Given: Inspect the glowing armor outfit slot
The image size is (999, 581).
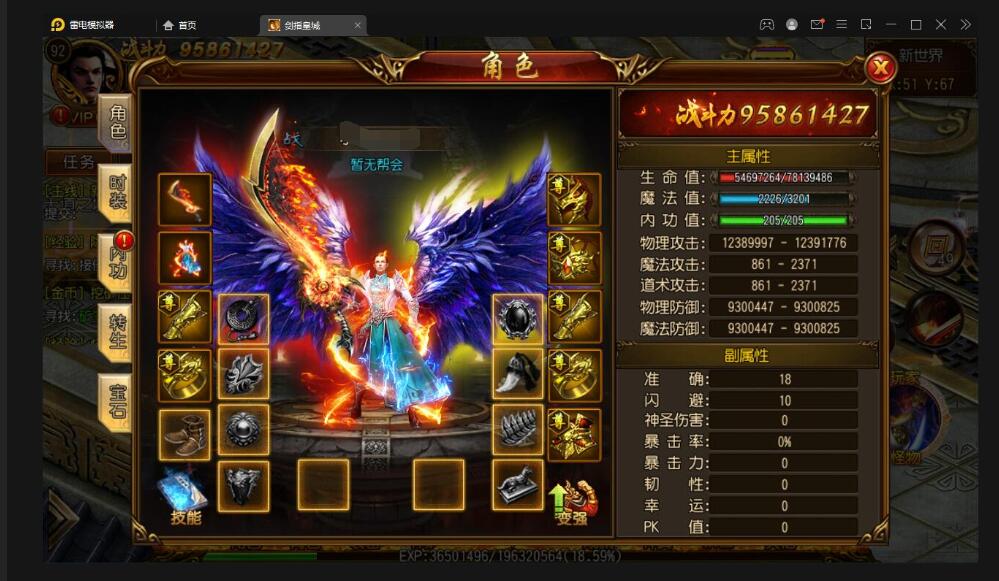Looking at the screenshot, I should pyautogui.click(x=185, y=258).
